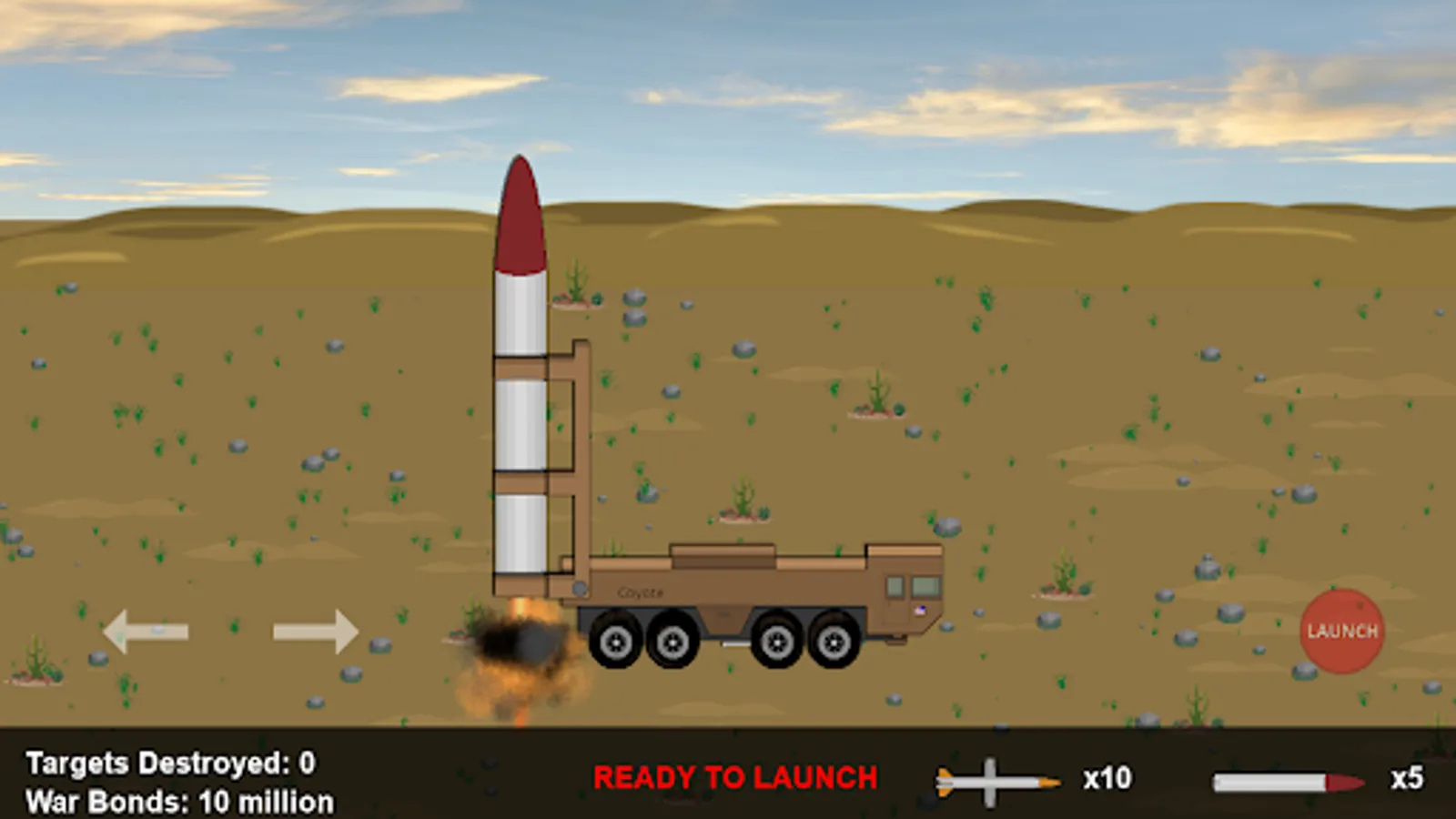1456x819 pixels.
Task: Click the American flag on the truck door
Action: [x=920, y=611]
